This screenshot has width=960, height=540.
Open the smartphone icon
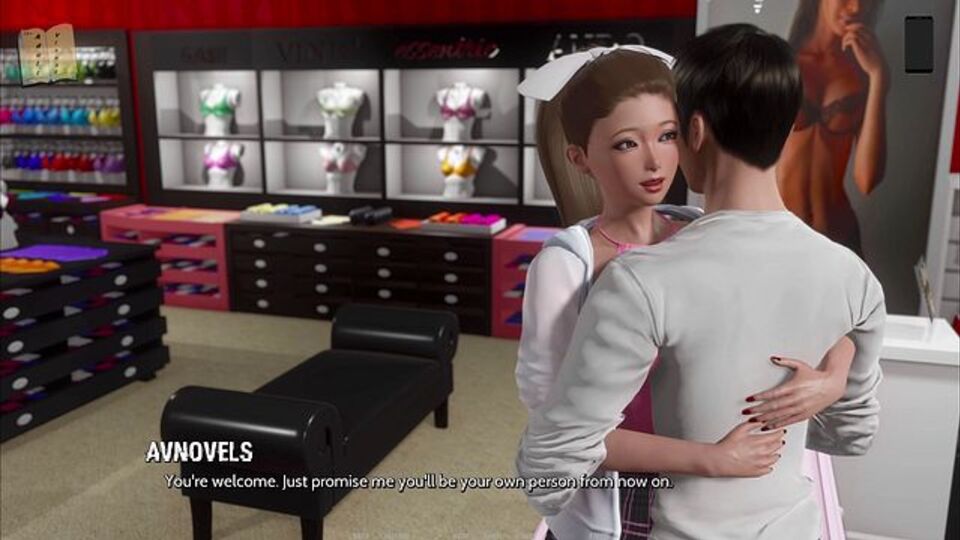918,44
